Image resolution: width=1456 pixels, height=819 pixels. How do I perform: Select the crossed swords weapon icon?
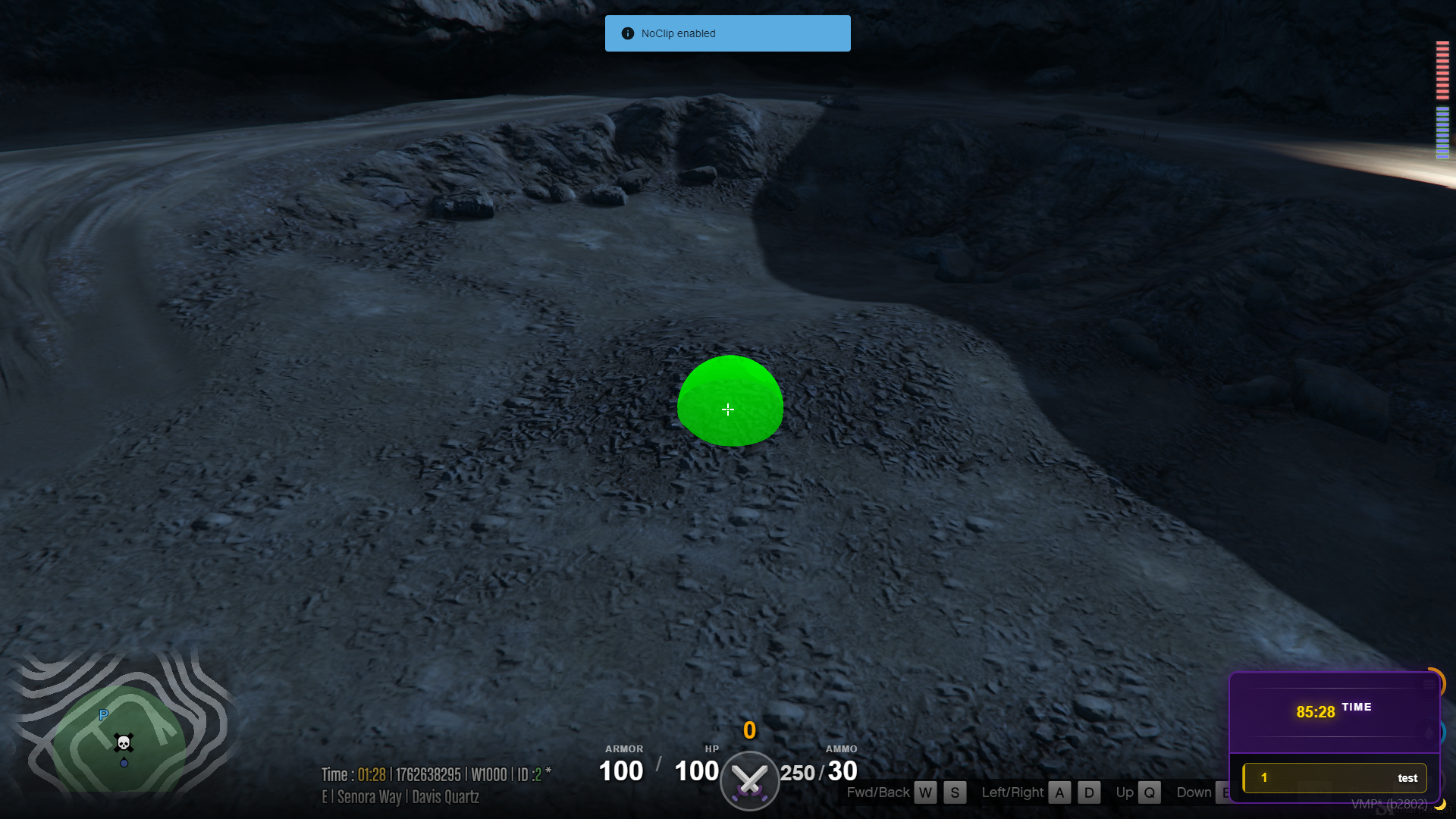click(x=749, y=780)
